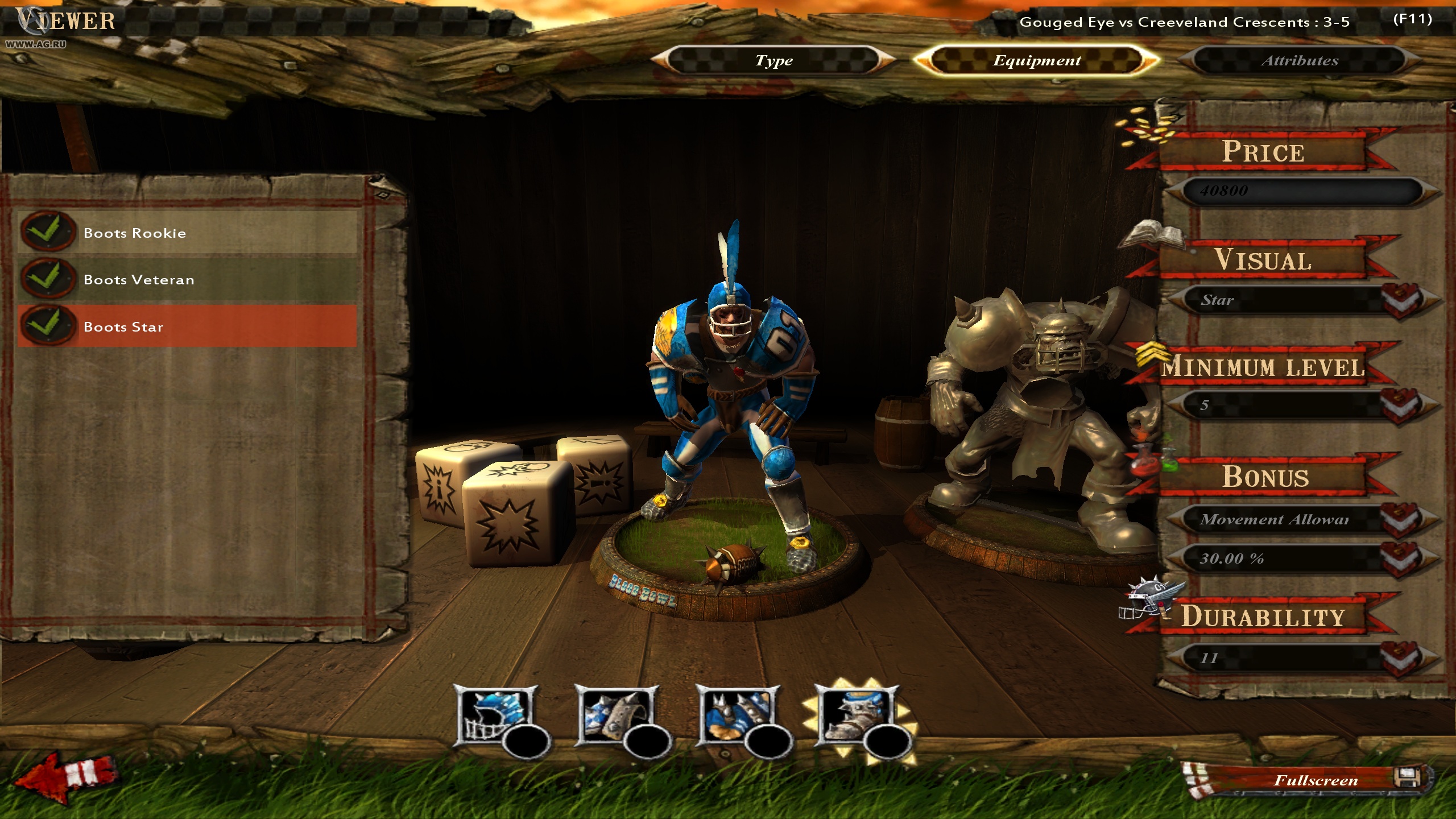
Task: Toggle the Boots Veteran checkmark
Action: [50, 279]
